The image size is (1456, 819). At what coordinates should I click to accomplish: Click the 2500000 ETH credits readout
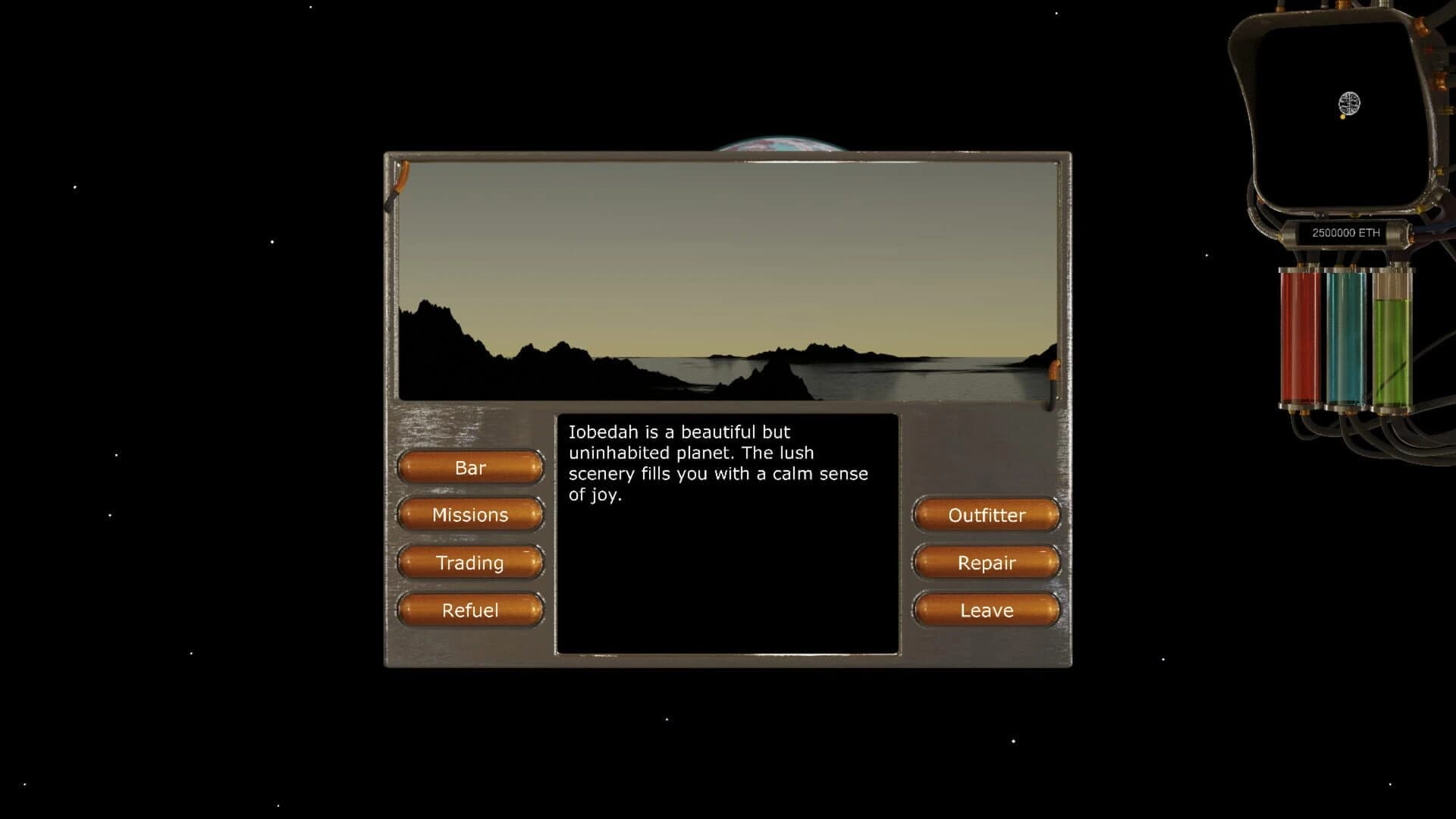tap(1347, 231)
